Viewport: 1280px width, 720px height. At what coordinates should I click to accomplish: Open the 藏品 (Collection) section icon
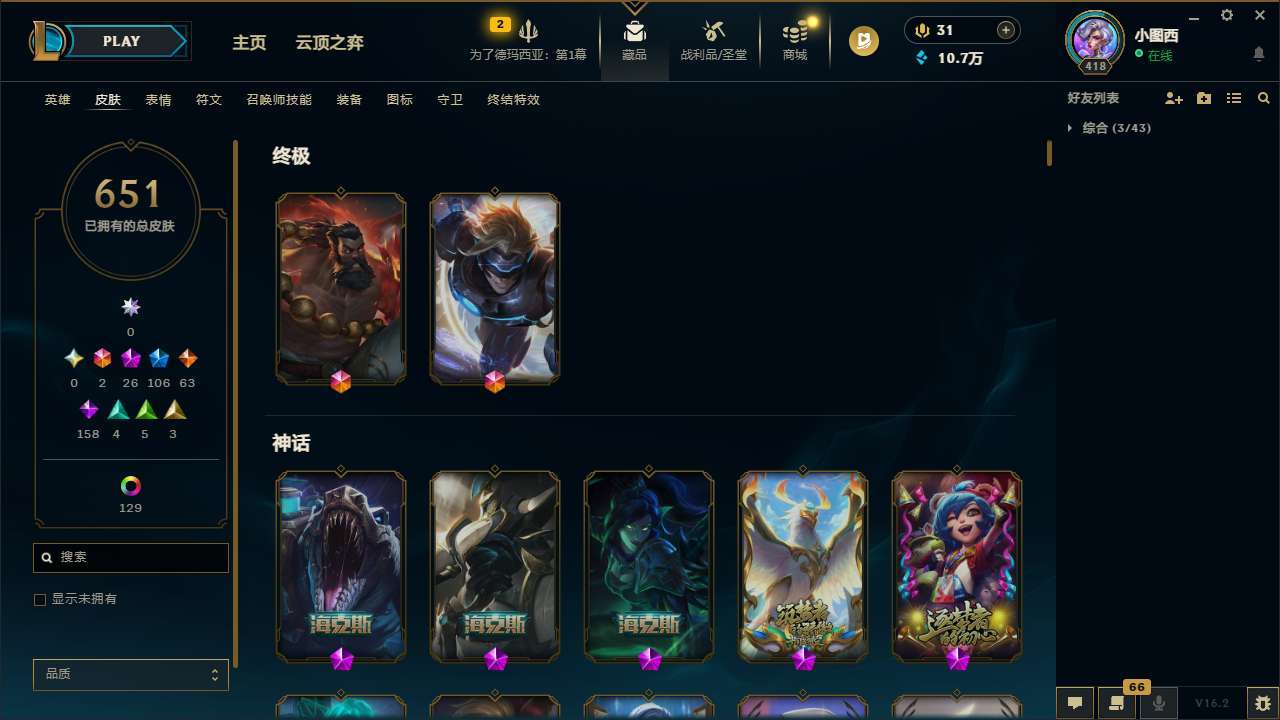[x=635, y=42]
